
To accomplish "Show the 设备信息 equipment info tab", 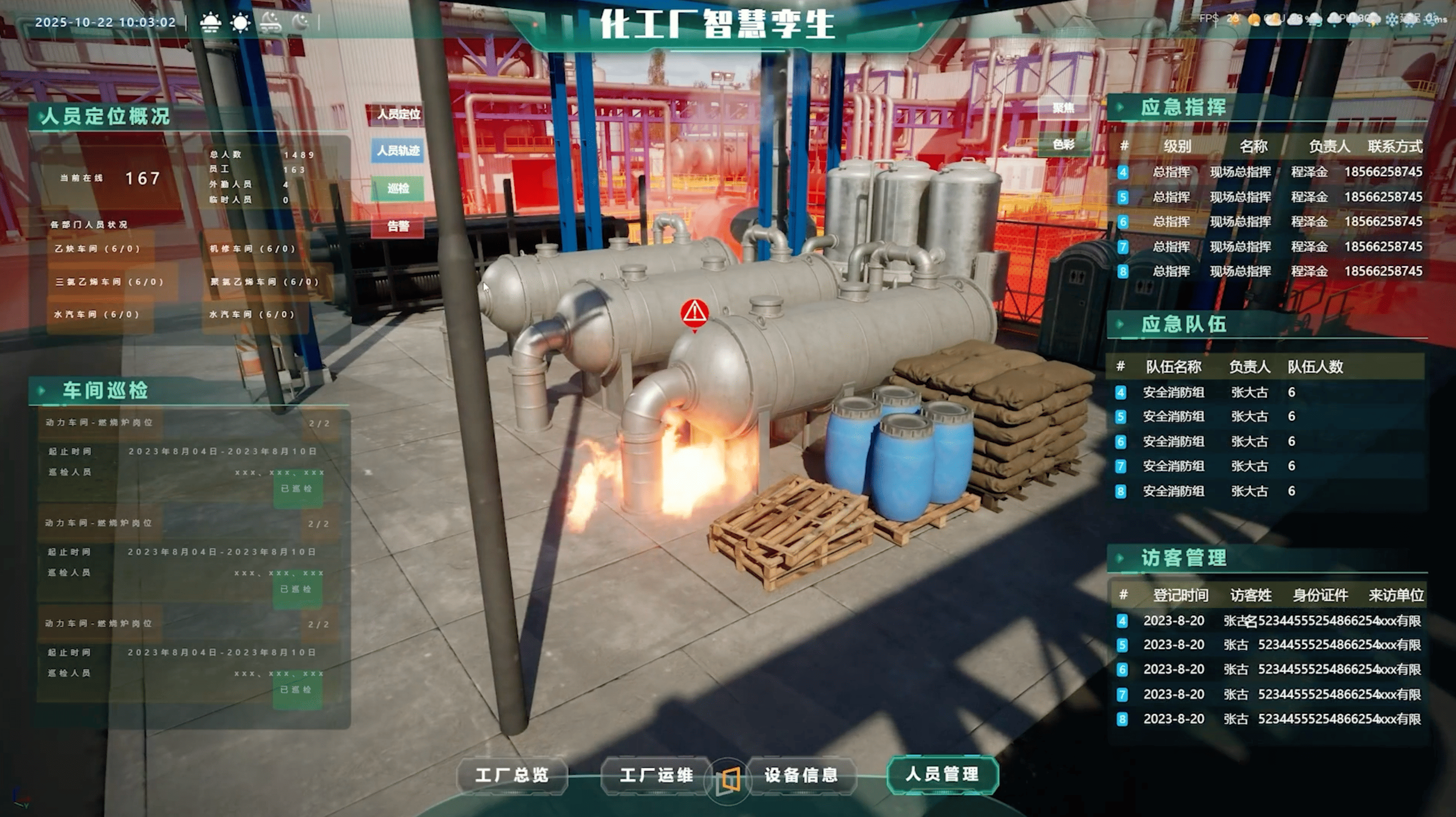I will (801, 774).
